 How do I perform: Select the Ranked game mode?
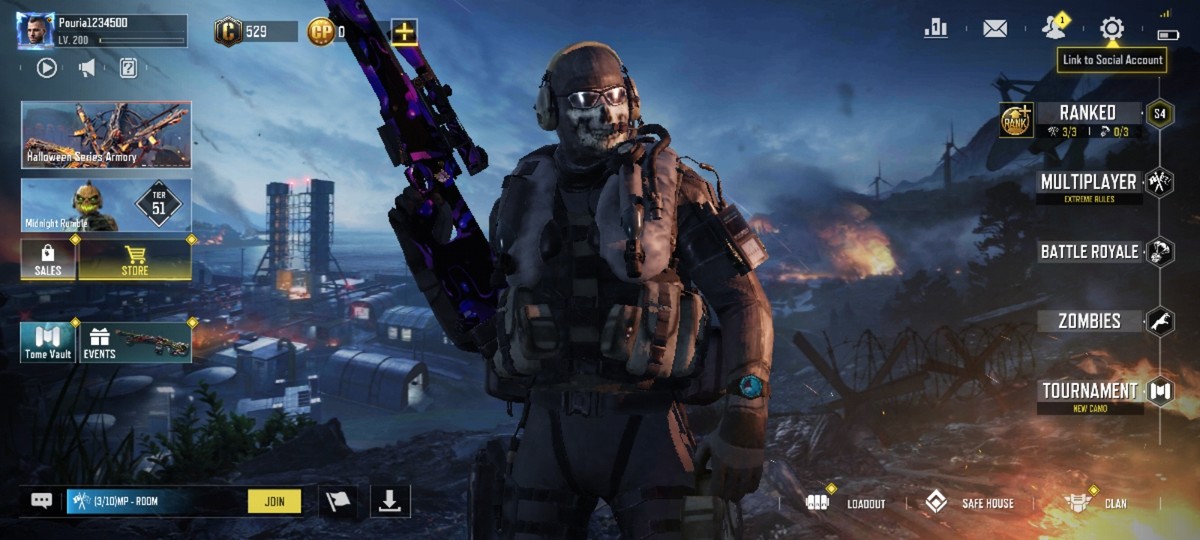click(1088, 113)
